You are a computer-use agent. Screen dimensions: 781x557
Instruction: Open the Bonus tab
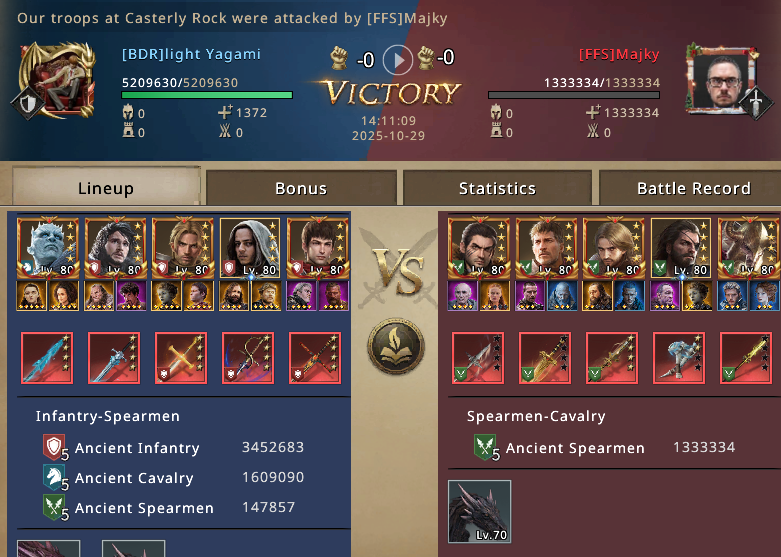click(301, 188)
